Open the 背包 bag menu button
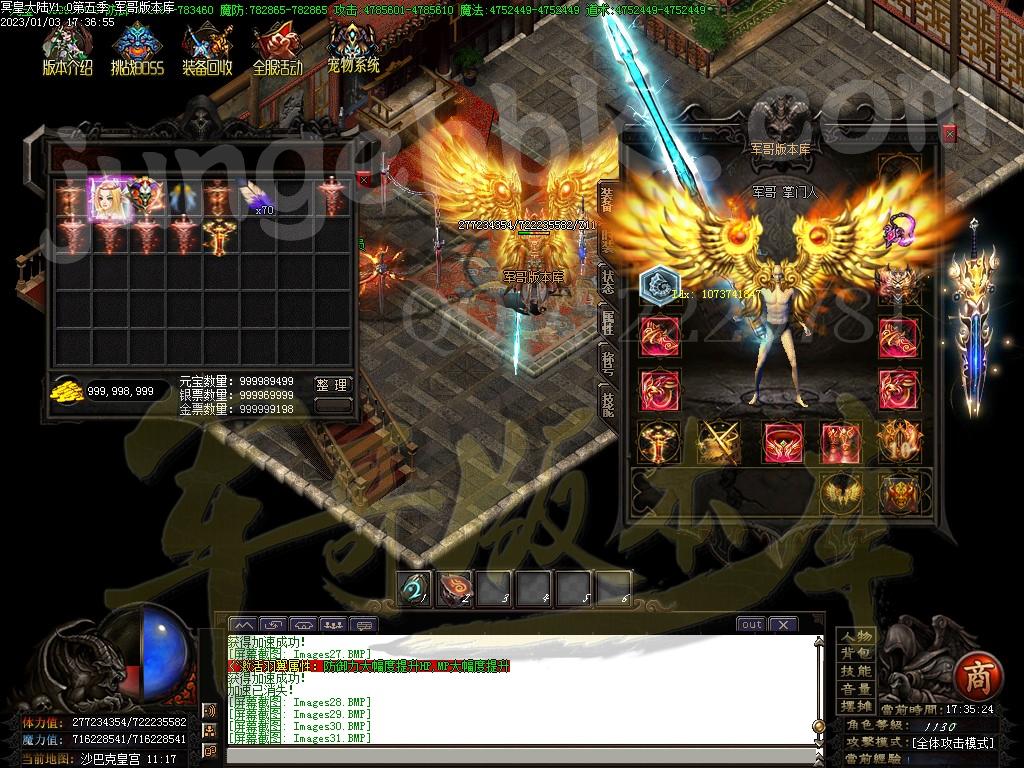Viewport: 1024px width, 768px height. click(x=856, y=654)
